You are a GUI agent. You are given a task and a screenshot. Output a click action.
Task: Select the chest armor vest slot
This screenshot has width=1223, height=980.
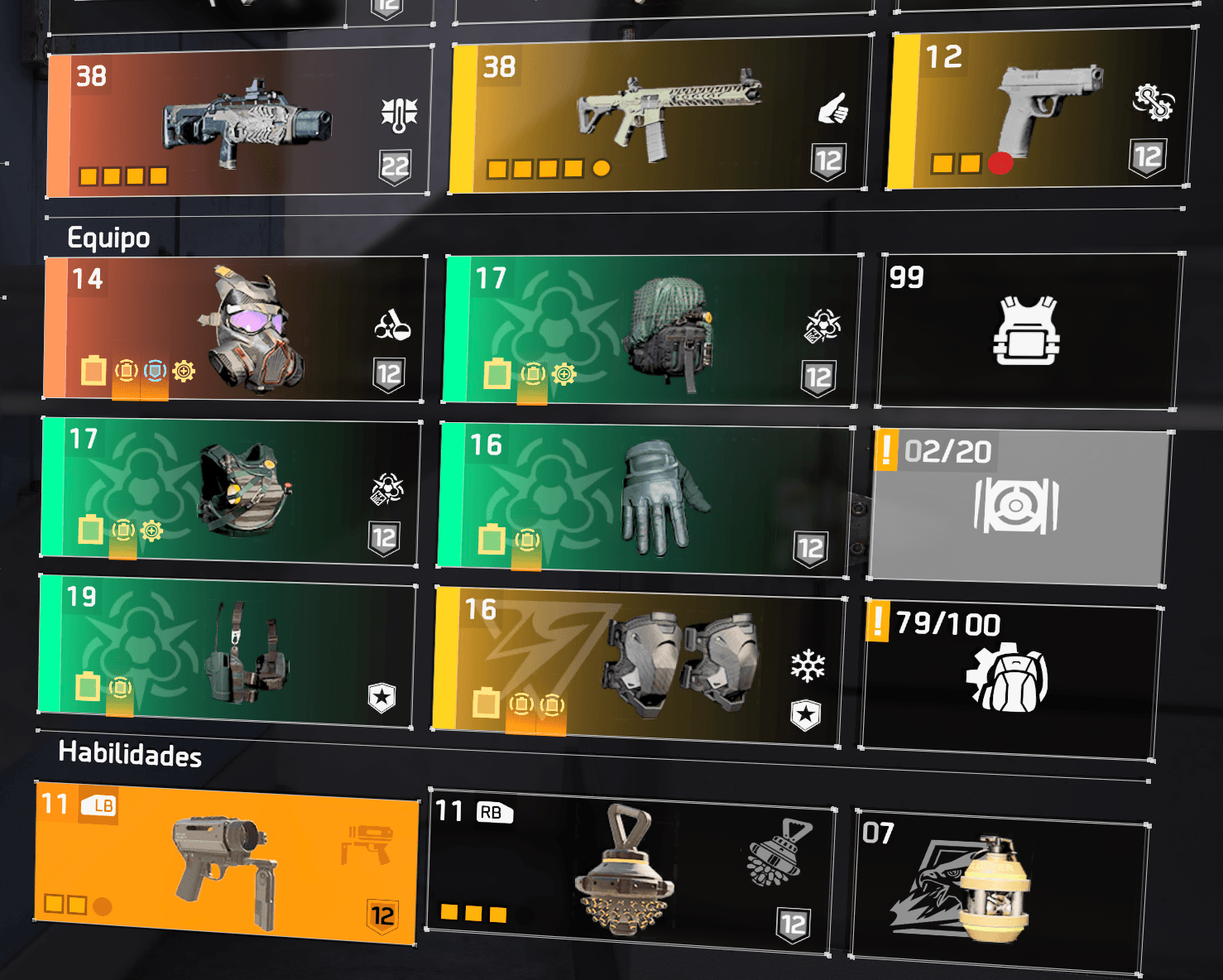click(230, 492)
